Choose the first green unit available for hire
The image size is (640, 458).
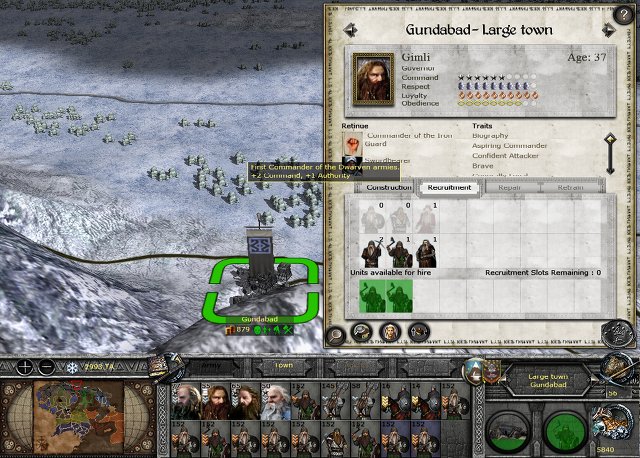(373, 295)
